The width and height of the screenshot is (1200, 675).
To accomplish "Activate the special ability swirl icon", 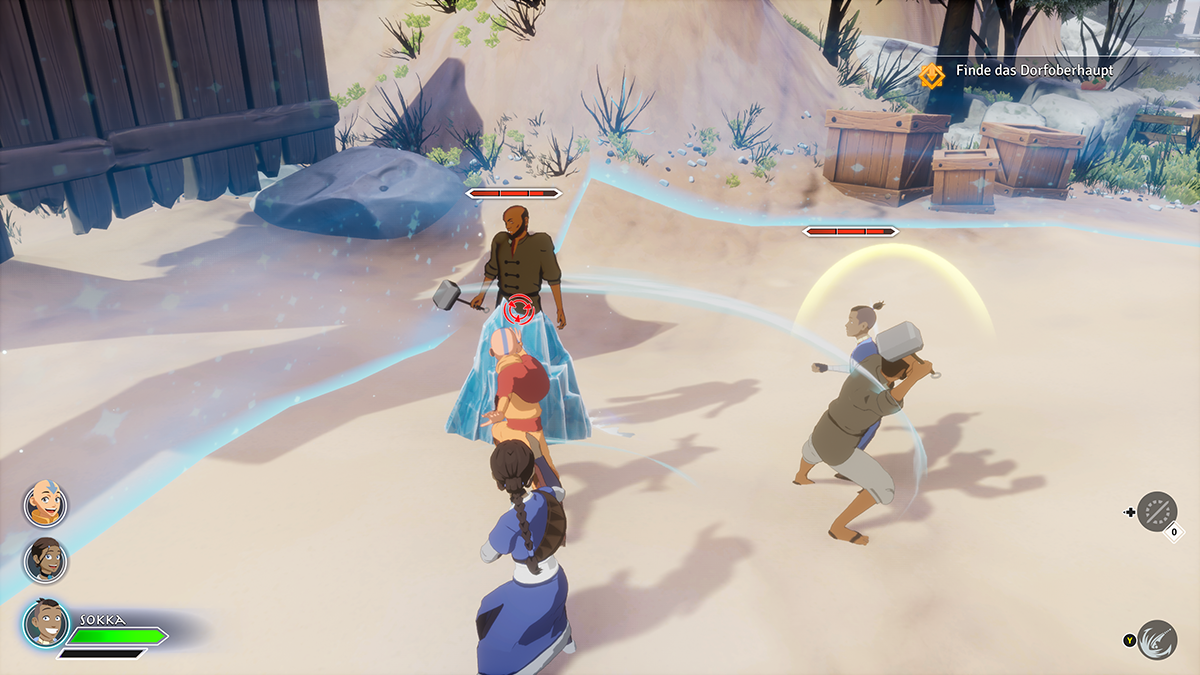I will [1156, 640].
